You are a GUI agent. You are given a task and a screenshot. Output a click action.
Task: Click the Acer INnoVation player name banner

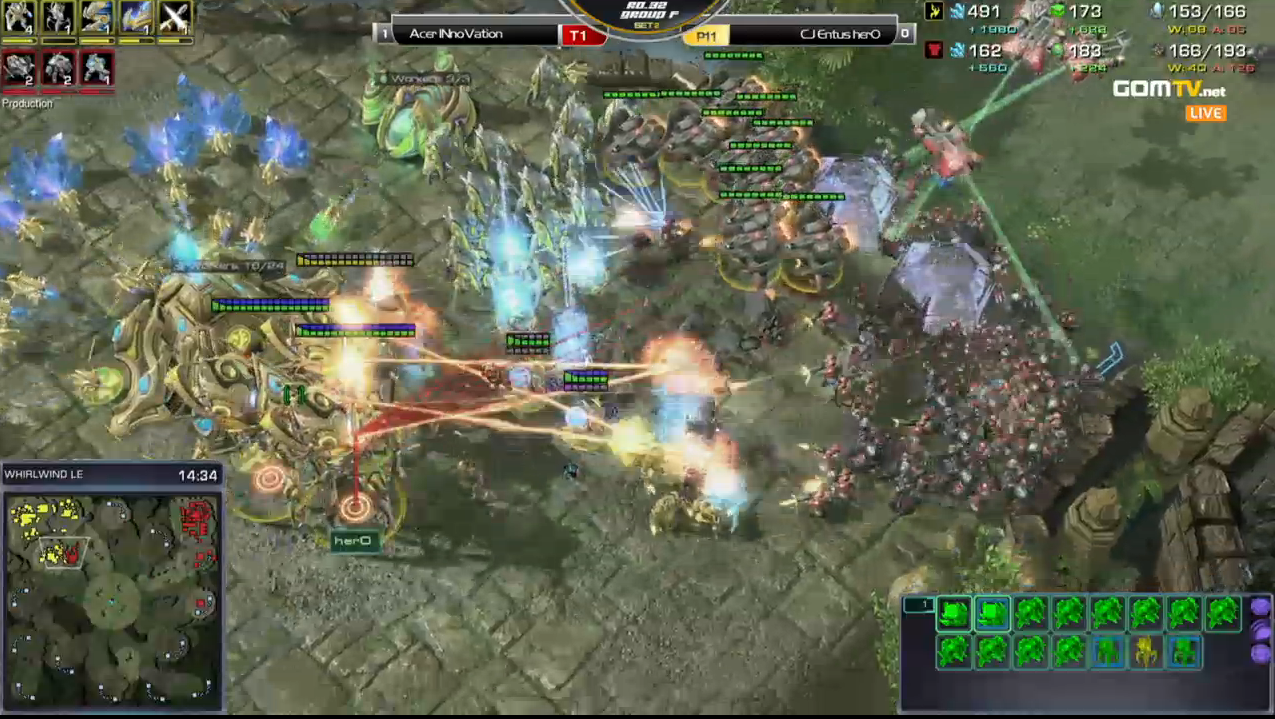coord(469,34)
